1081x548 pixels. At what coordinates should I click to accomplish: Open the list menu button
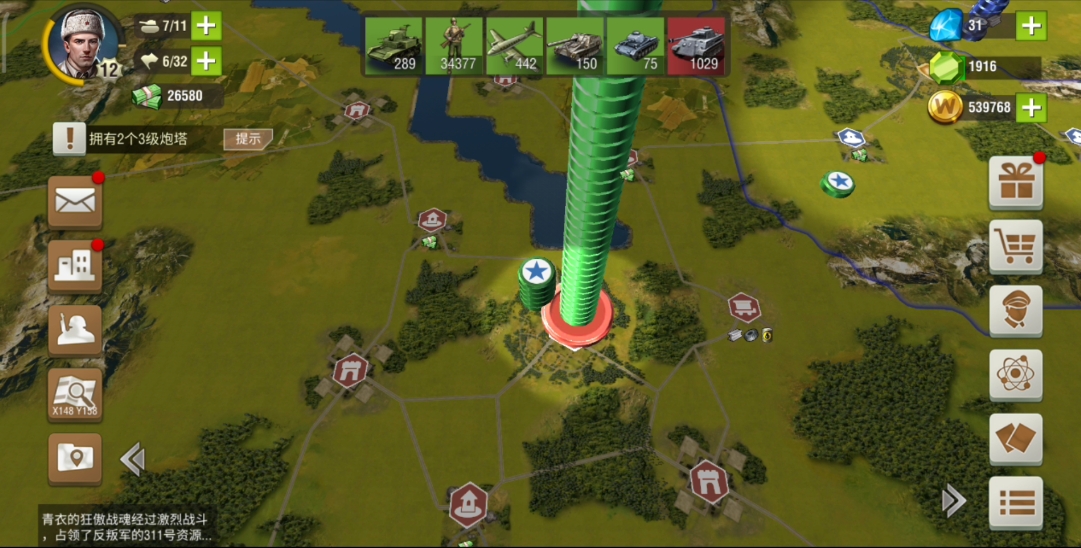(1015, 502)
